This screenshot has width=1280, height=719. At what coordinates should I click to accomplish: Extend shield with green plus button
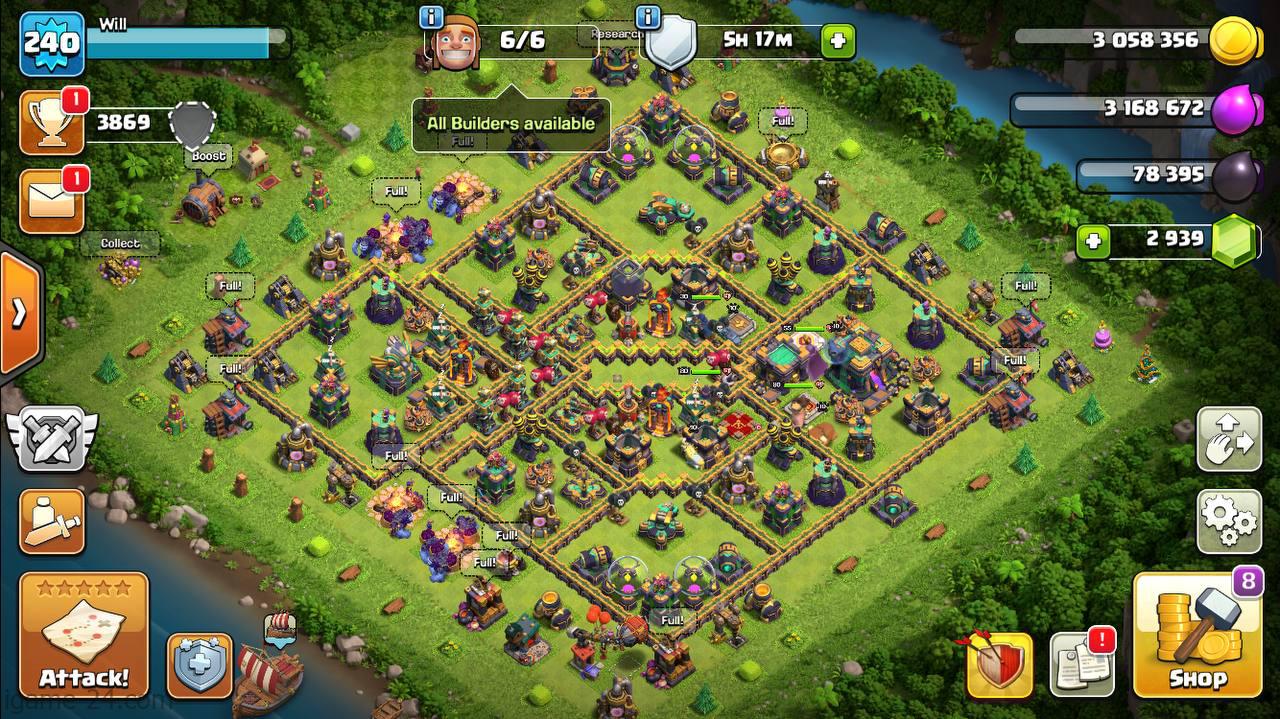tap(838, 41)
